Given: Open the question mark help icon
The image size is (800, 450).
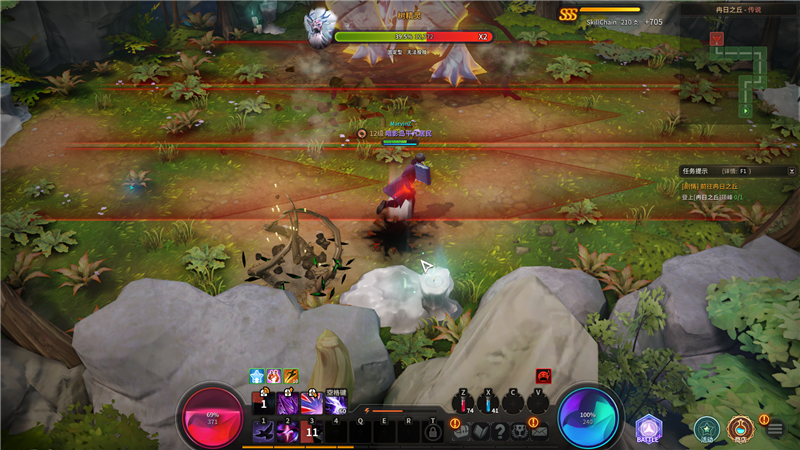Looking at the screenshot, I should [x=500, y=431].
